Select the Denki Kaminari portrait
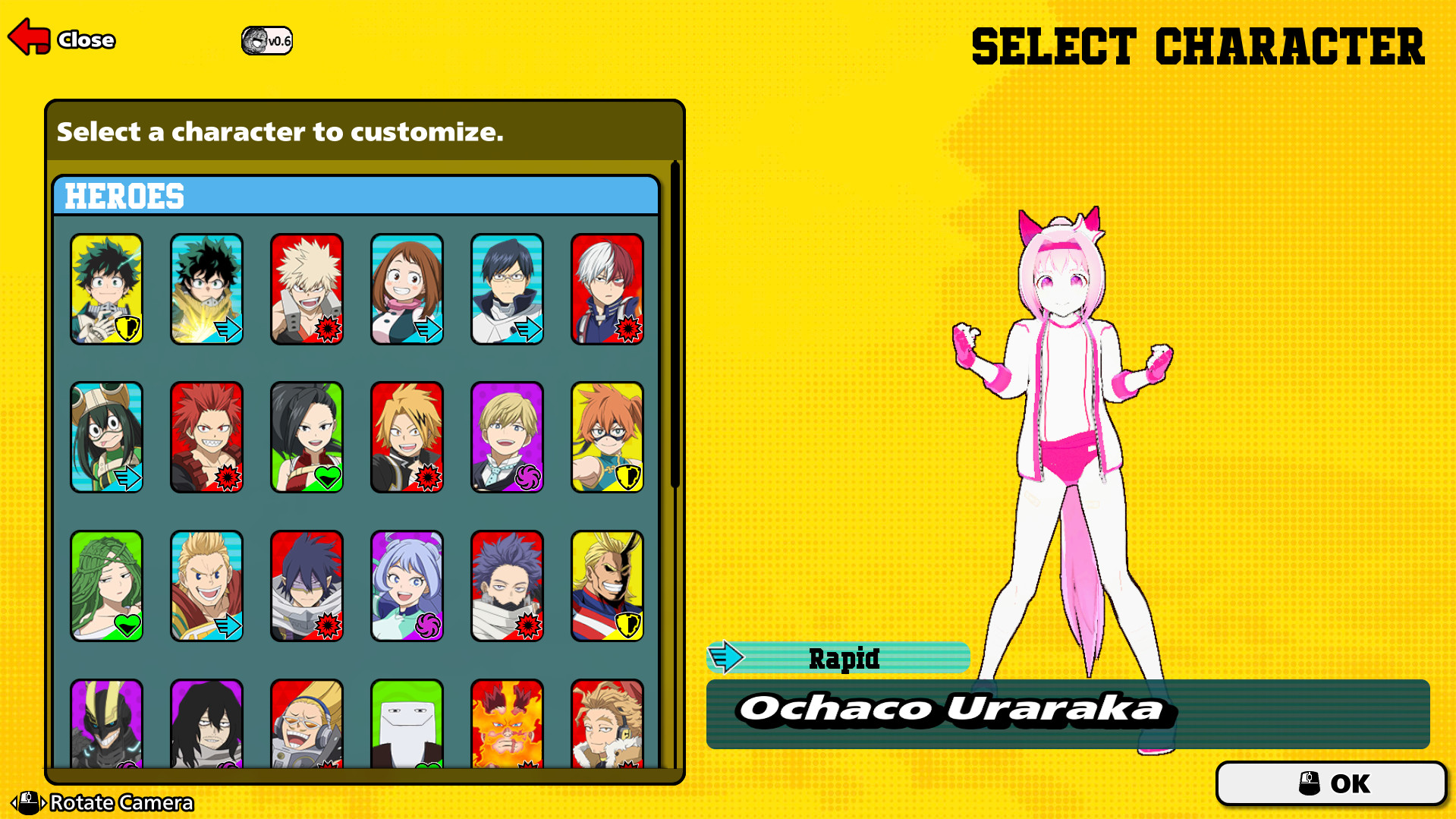The image size is (1456, 819). coord(407,436)
